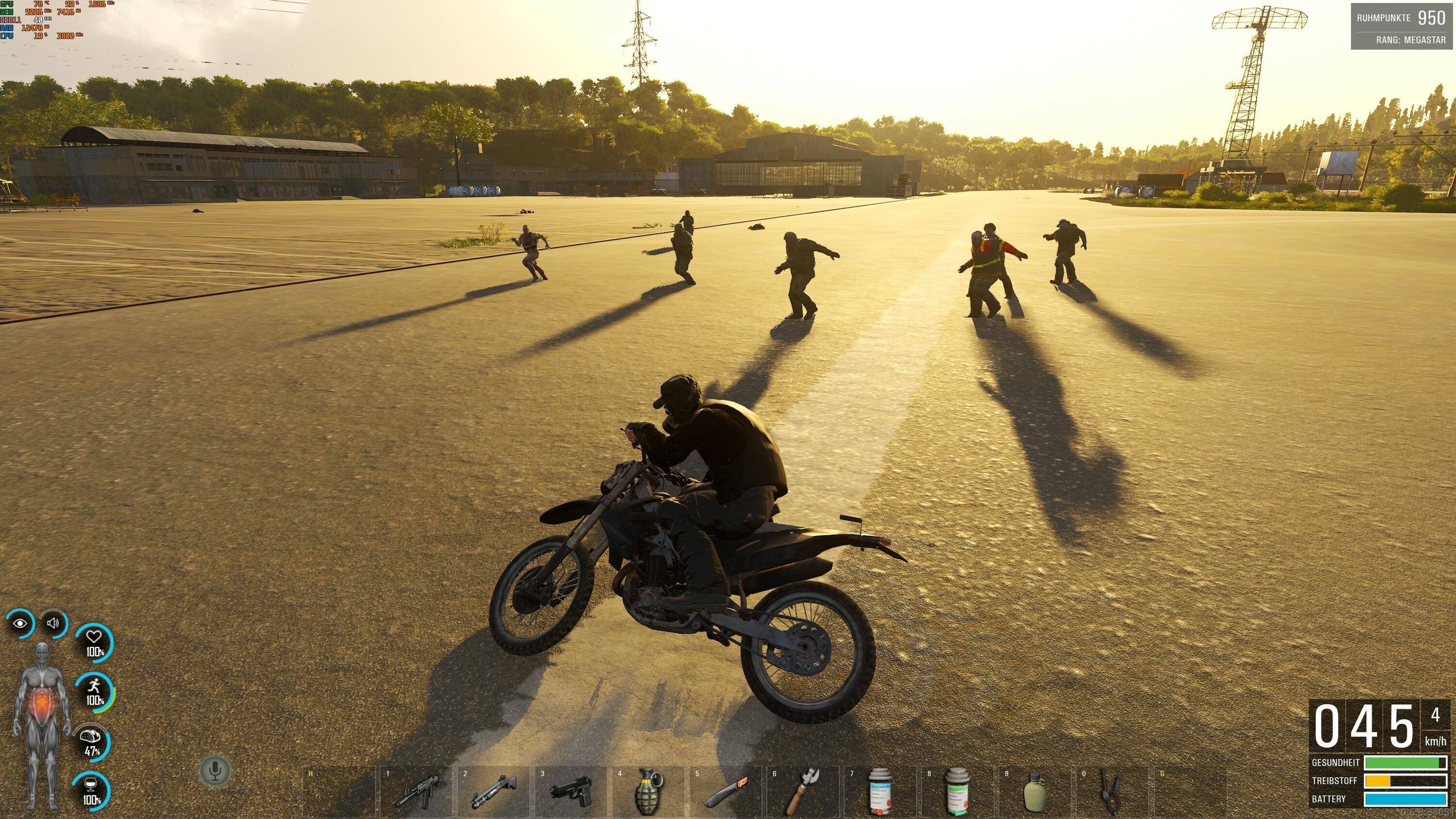Click the heart health percentage indicator

coord(95,641)
